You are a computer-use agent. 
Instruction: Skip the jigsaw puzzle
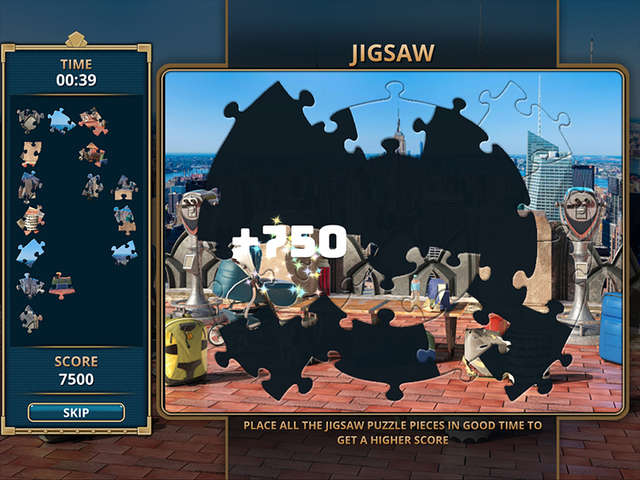click(76, 412)
